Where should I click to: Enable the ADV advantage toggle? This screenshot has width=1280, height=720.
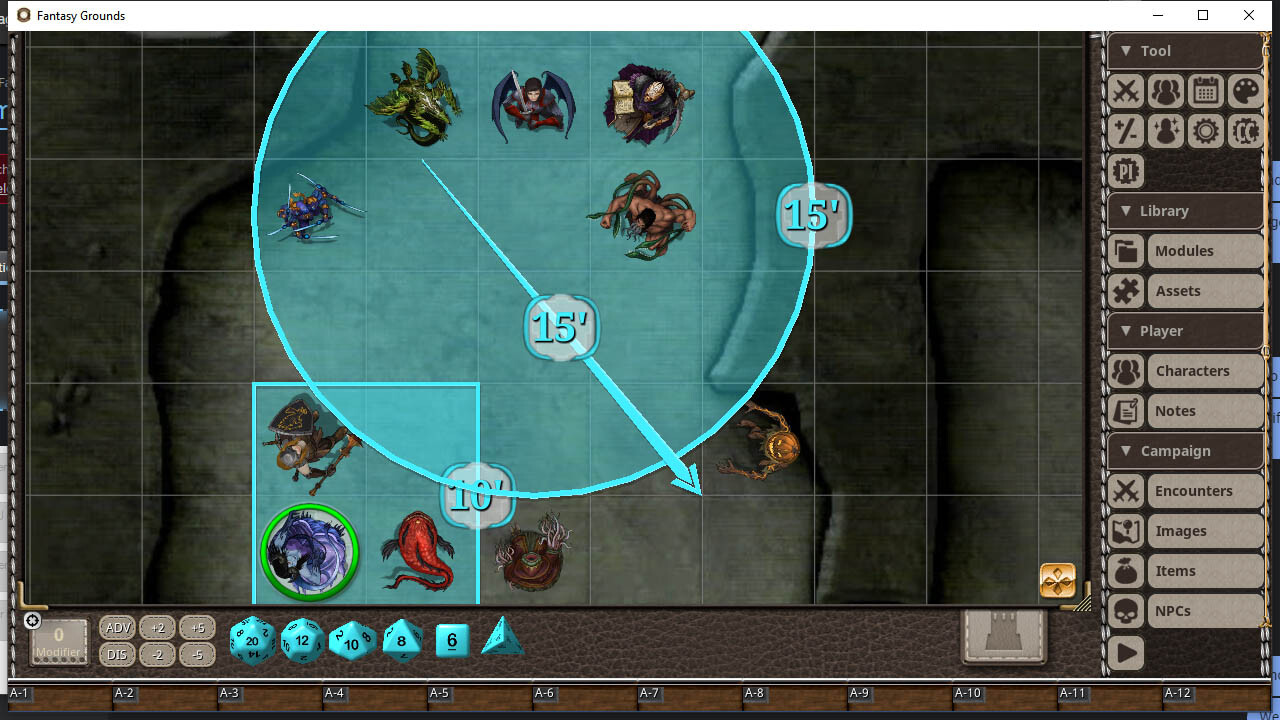117,627
